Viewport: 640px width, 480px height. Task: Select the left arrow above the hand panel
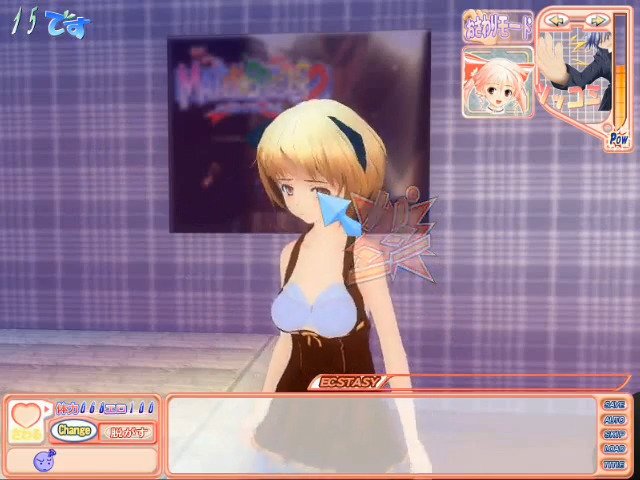(558, 20)
